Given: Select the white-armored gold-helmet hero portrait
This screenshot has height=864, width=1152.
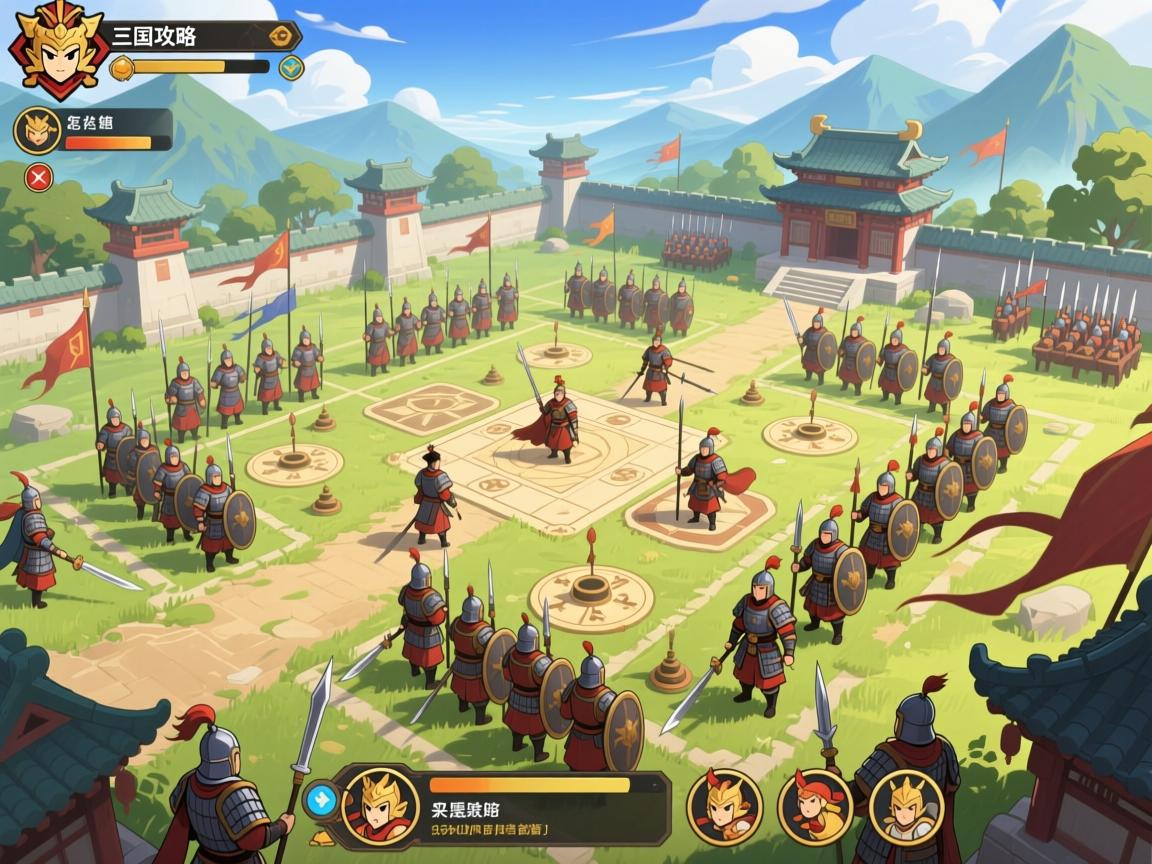Looking at the screenshot, I should coord(906,806).
